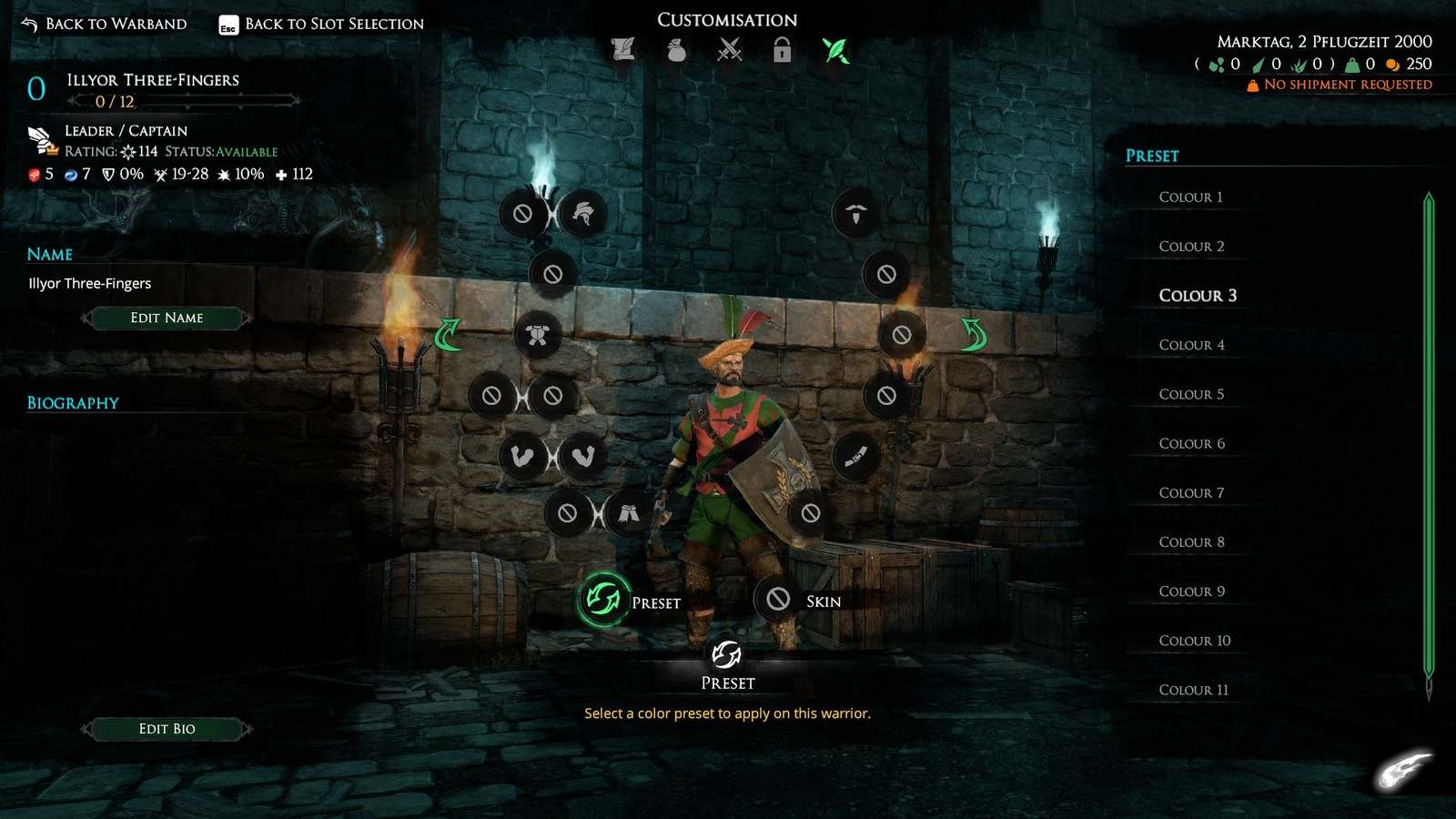Open the scroll and quill tab icon
The image size is (1456, 819).
tap(623, 50)
